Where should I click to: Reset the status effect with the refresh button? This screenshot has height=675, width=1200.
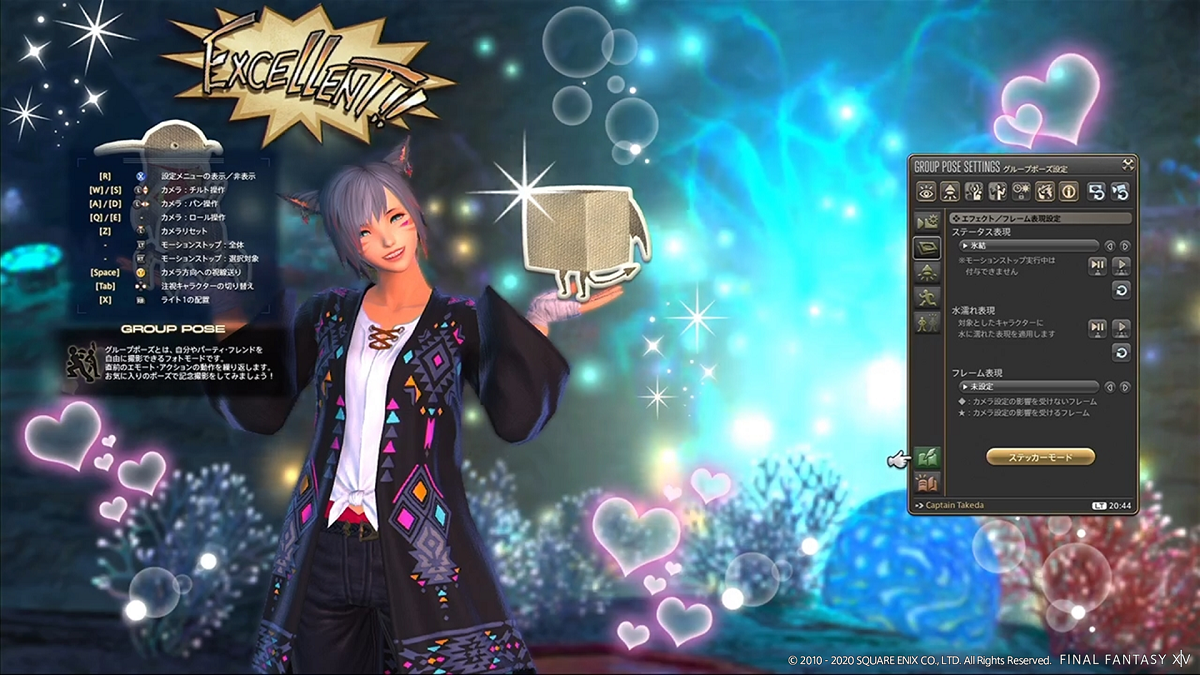(x=1121, y=290)
